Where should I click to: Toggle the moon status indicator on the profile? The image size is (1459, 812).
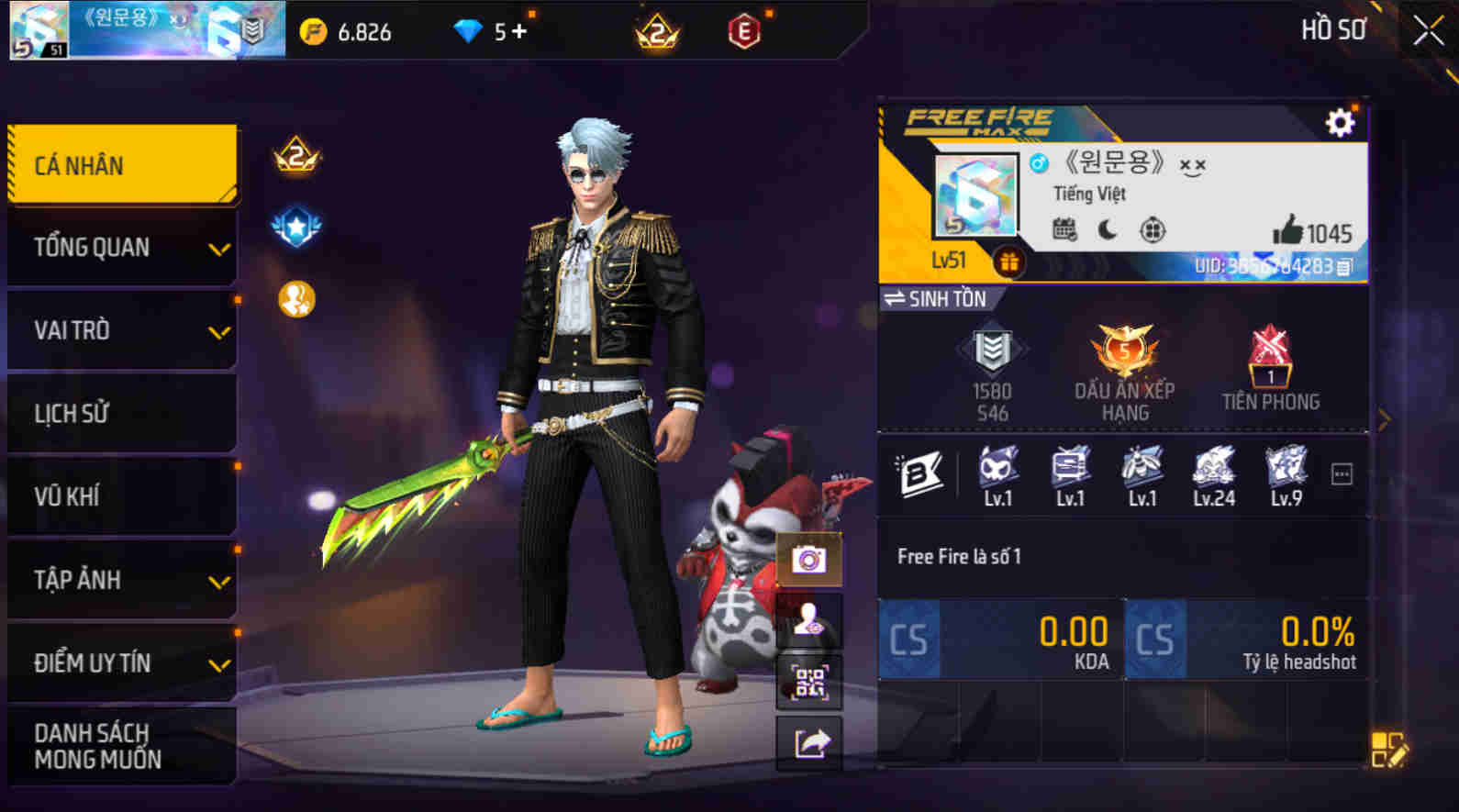pos(1106,232)
